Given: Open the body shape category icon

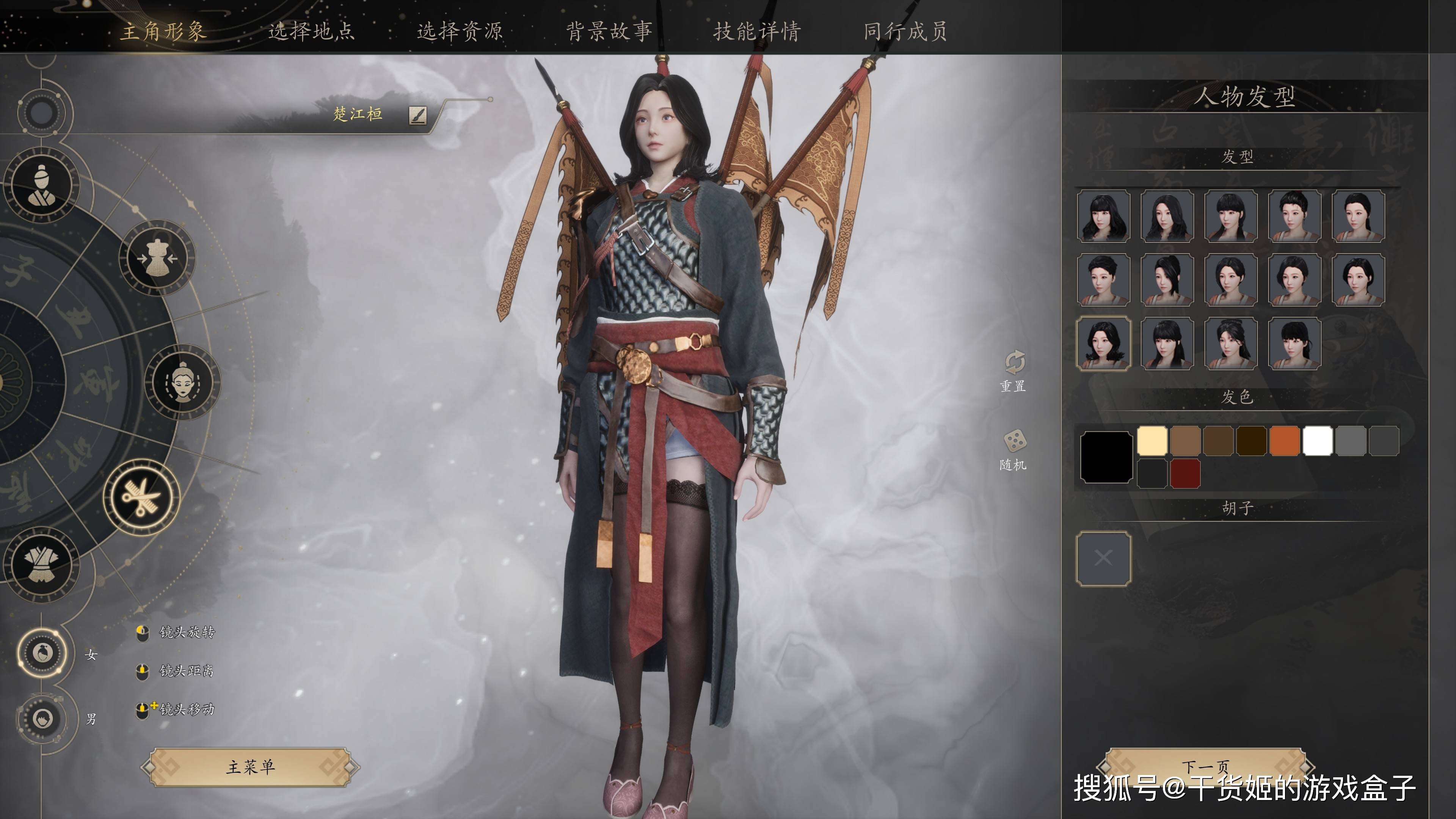Looking at the screenshot, I should (158, 258).
